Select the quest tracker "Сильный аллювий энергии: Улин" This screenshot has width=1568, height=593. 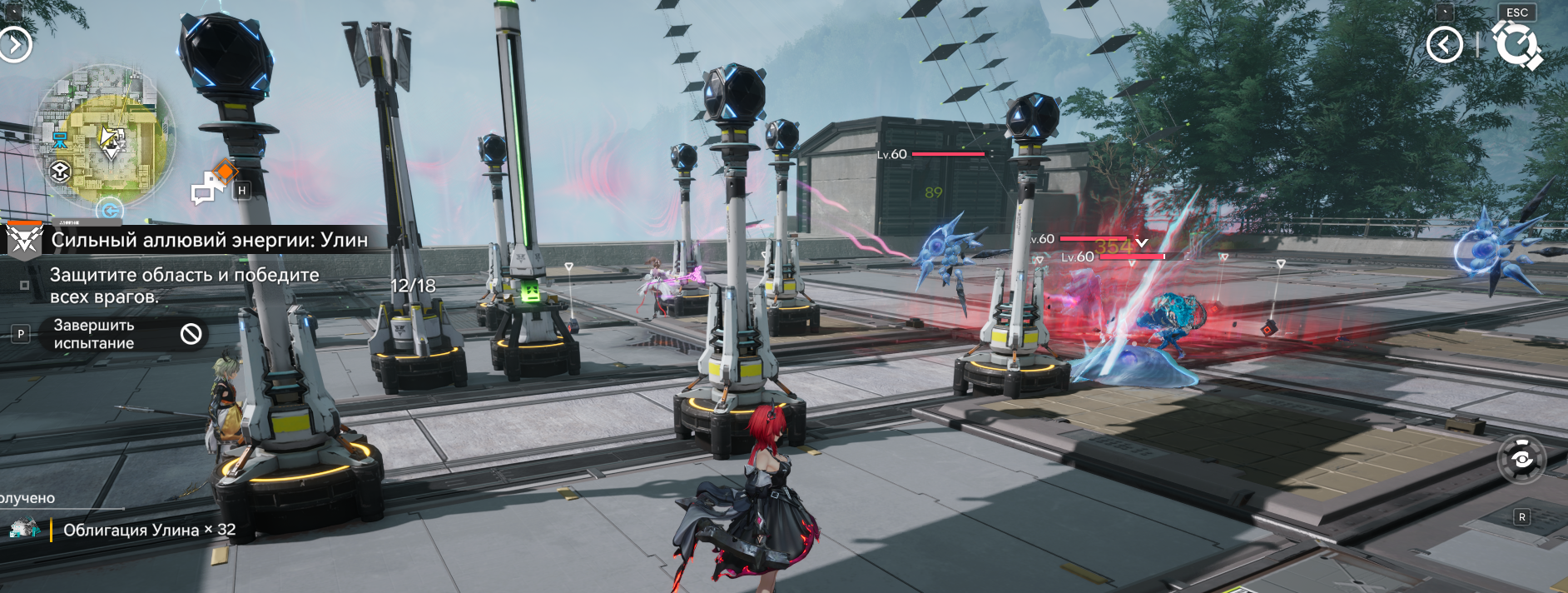(208, 240)
